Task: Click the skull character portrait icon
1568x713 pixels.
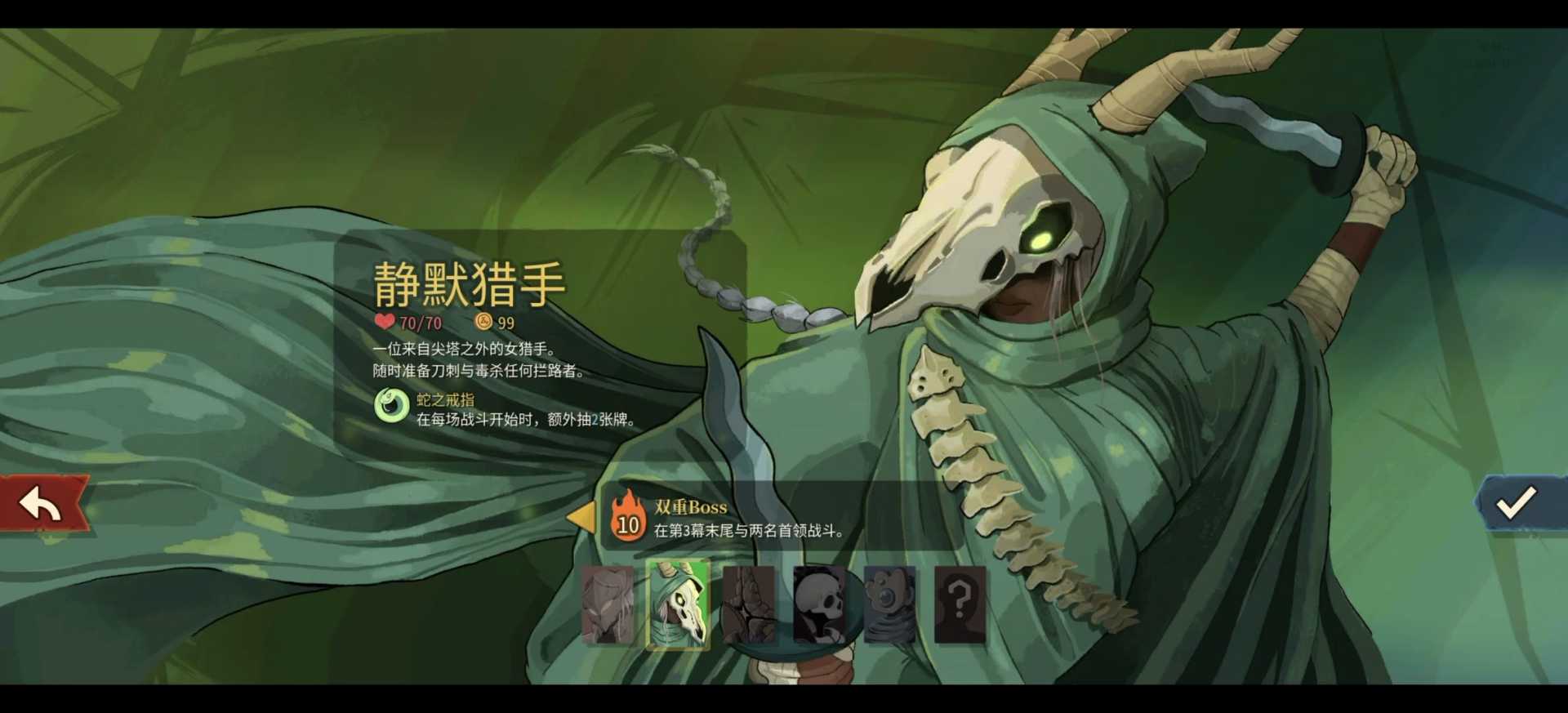Action: click(x=818, y=605)
